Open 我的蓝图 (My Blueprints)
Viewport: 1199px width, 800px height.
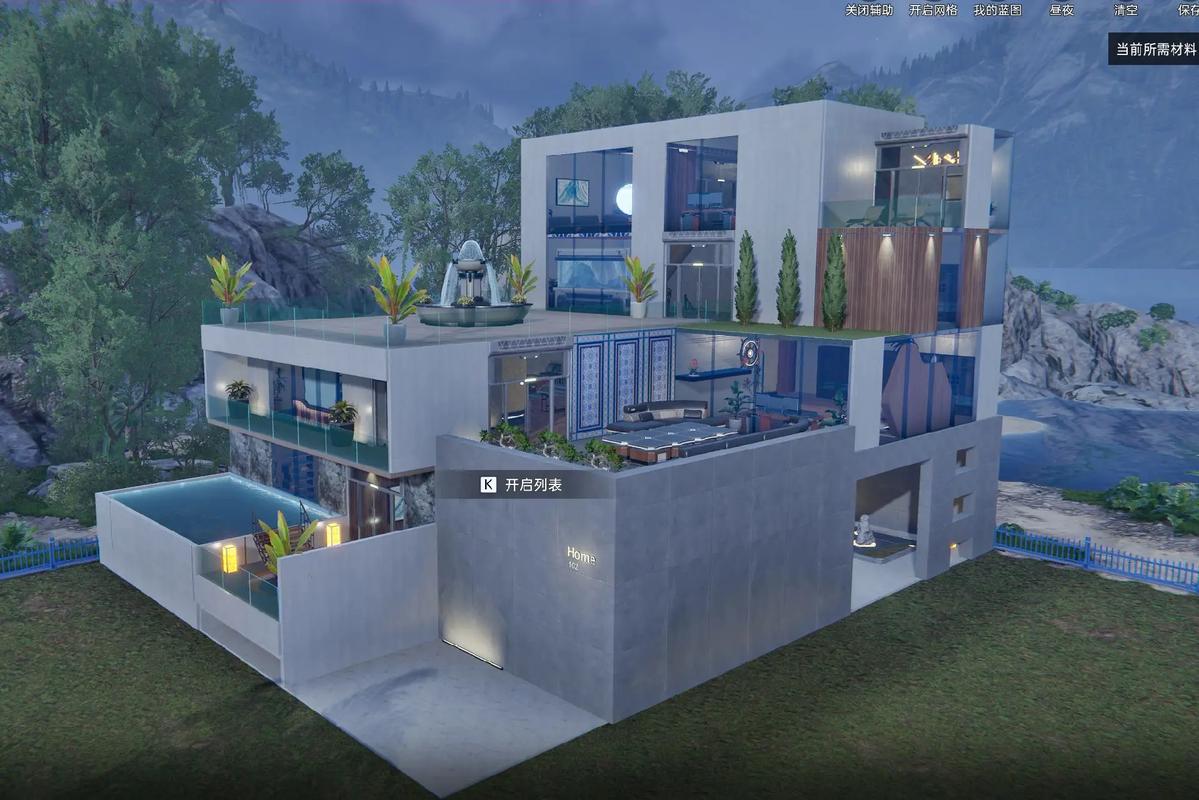tap(998, 10)
